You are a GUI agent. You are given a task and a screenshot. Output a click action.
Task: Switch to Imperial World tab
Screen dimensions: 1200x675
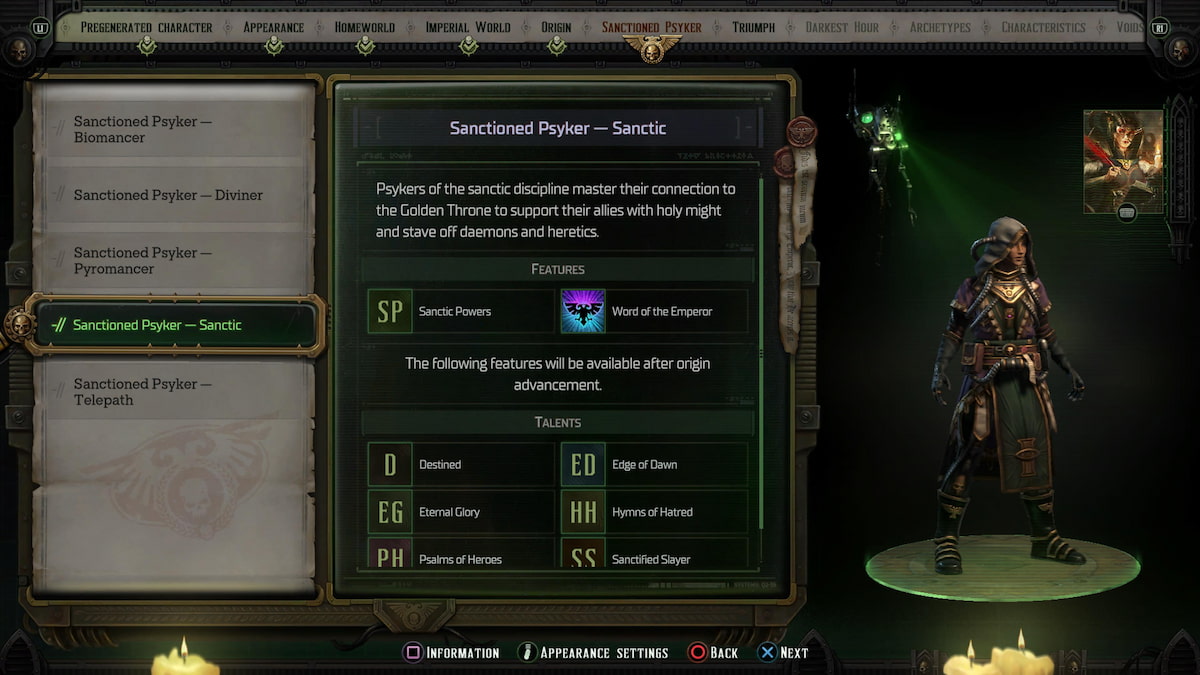tap(468, 27)
